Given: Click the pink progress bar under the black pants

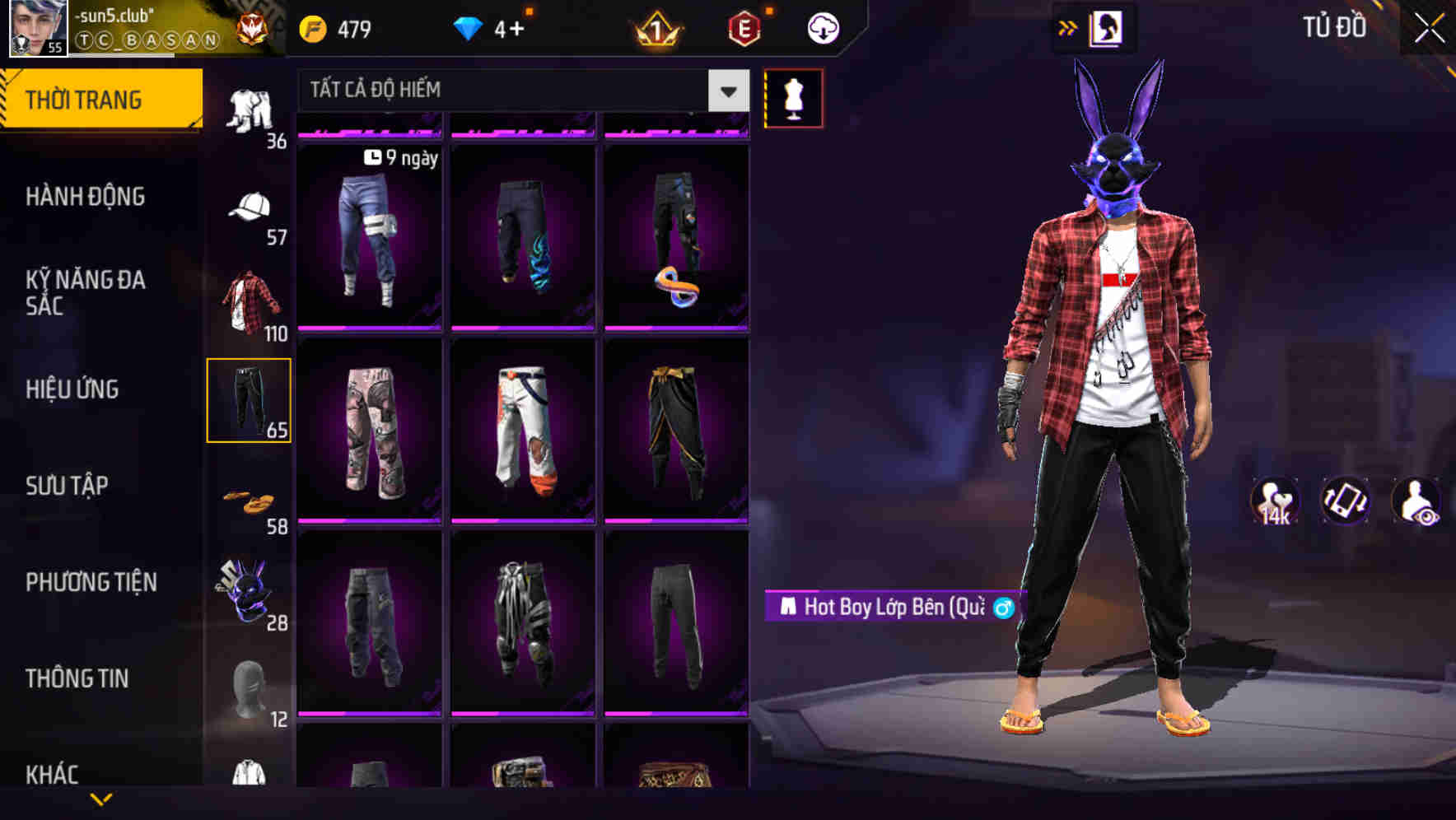Looking at the screenshot, I should coord(675,714).
